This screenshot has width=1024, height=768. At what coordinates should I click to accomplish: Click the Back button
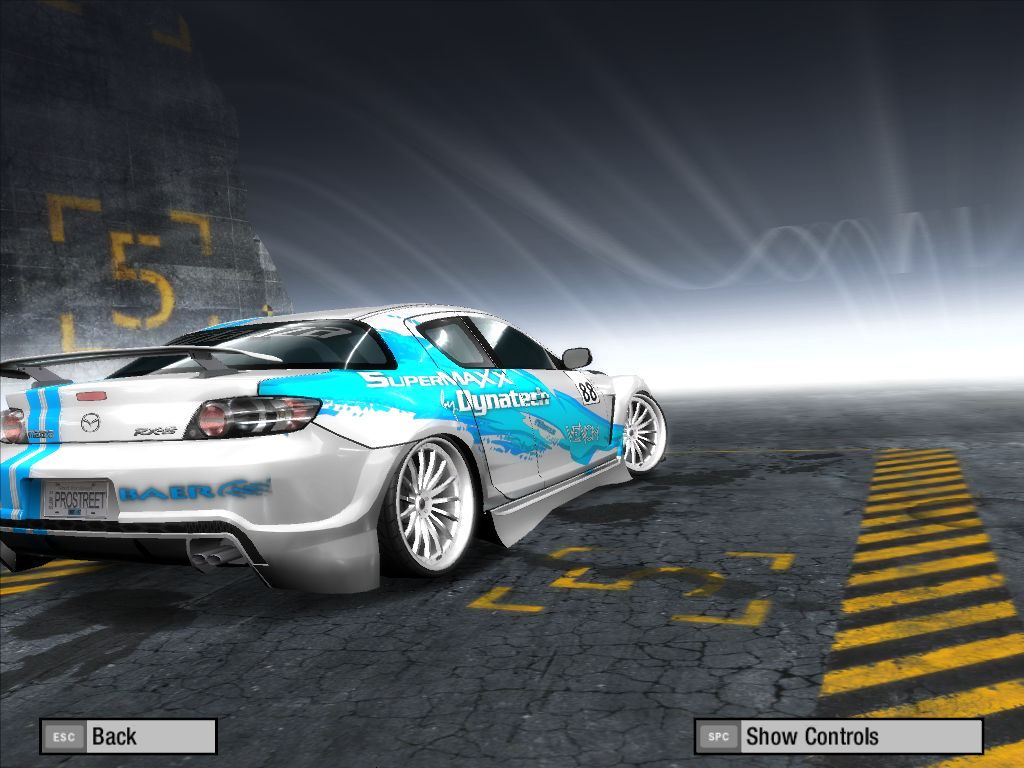[128, 737]
